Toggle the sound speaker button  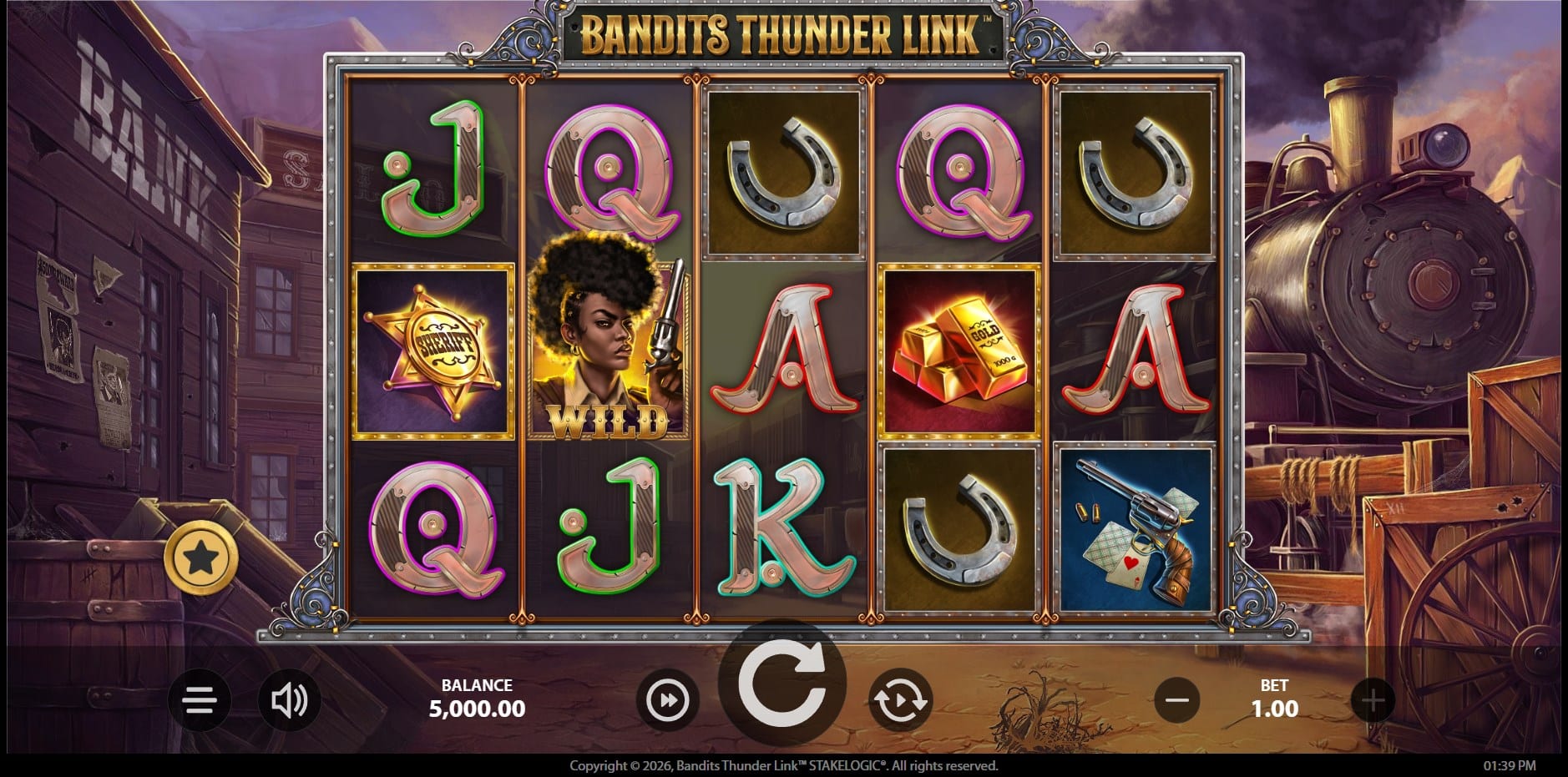pyautogui.click(x=290, y=699)
